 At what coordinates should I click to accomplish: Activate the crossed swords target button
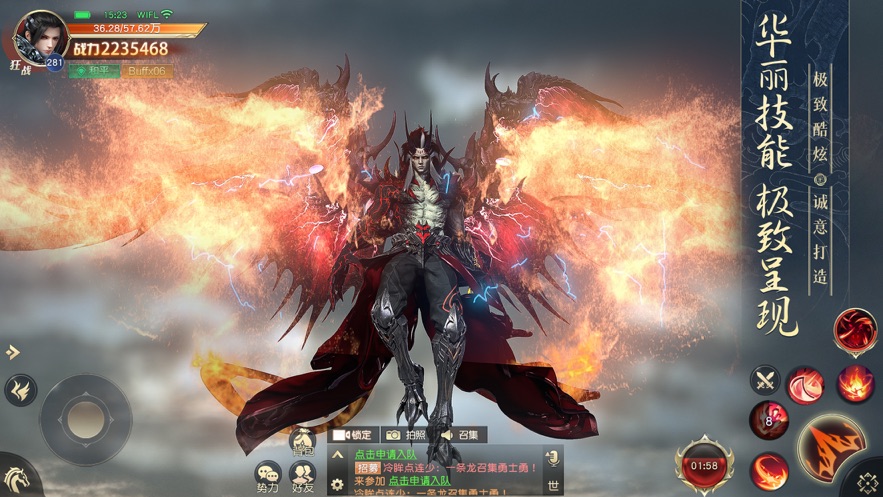coord(765,379)
